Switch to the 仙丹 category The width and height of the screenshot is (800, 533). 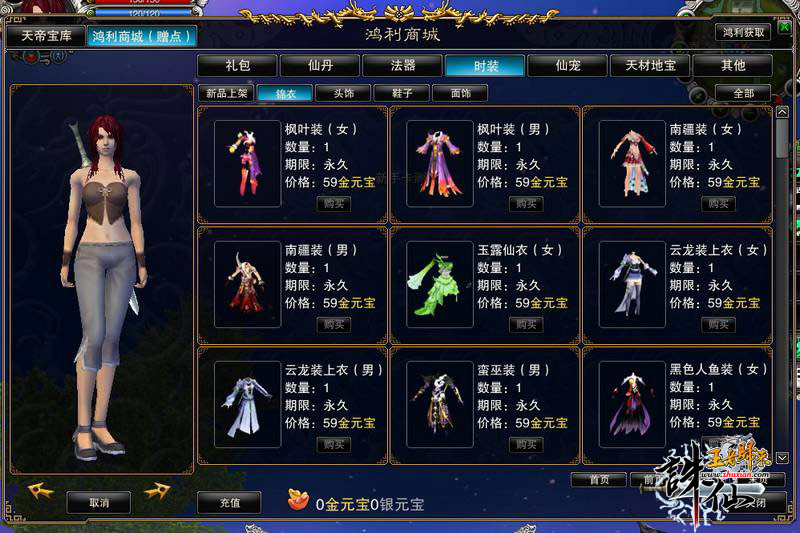[x=320, y=66]
